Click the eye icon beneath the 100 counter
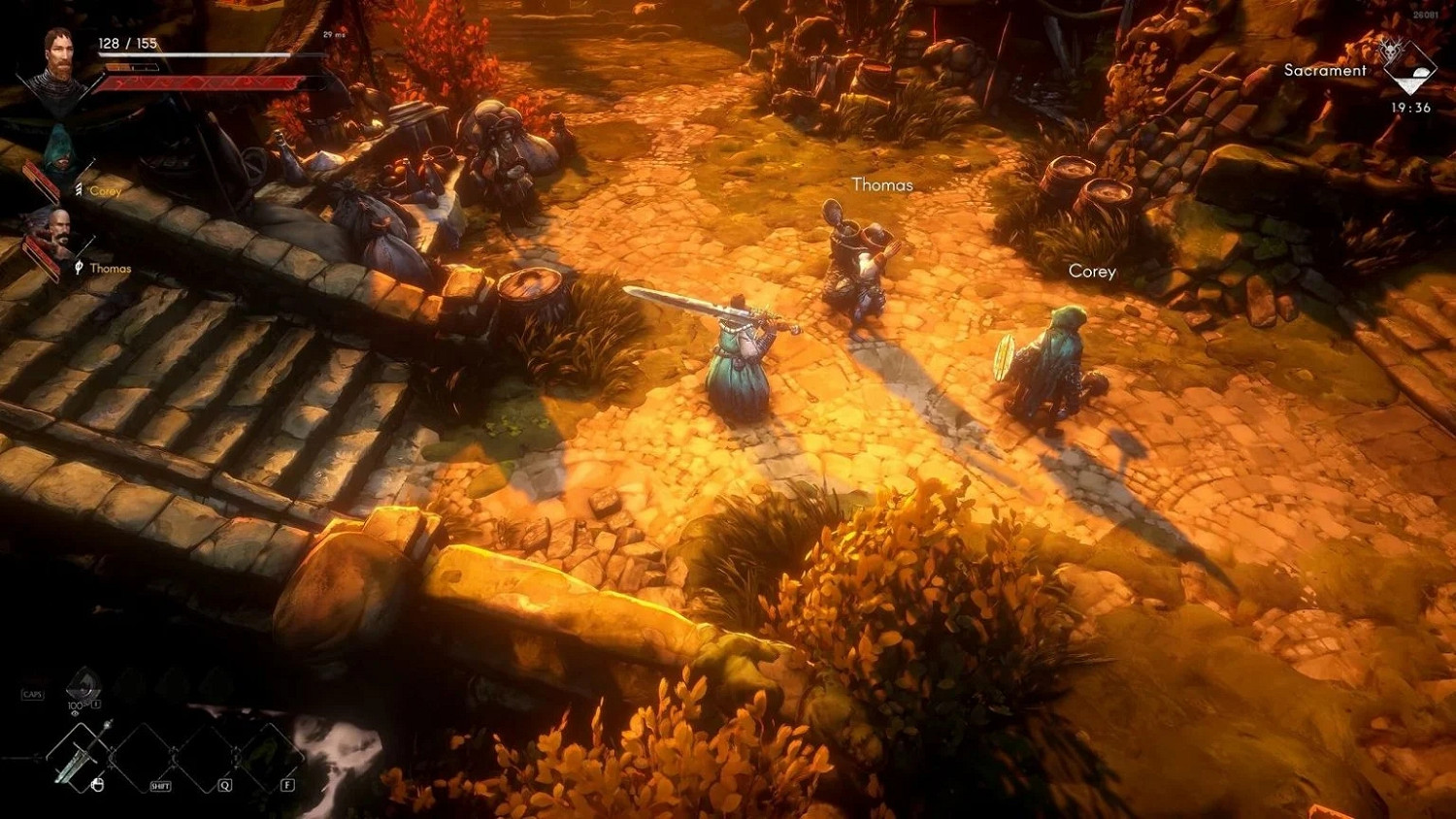Screen dimensions: 1456x819 (x=76, y=712)
